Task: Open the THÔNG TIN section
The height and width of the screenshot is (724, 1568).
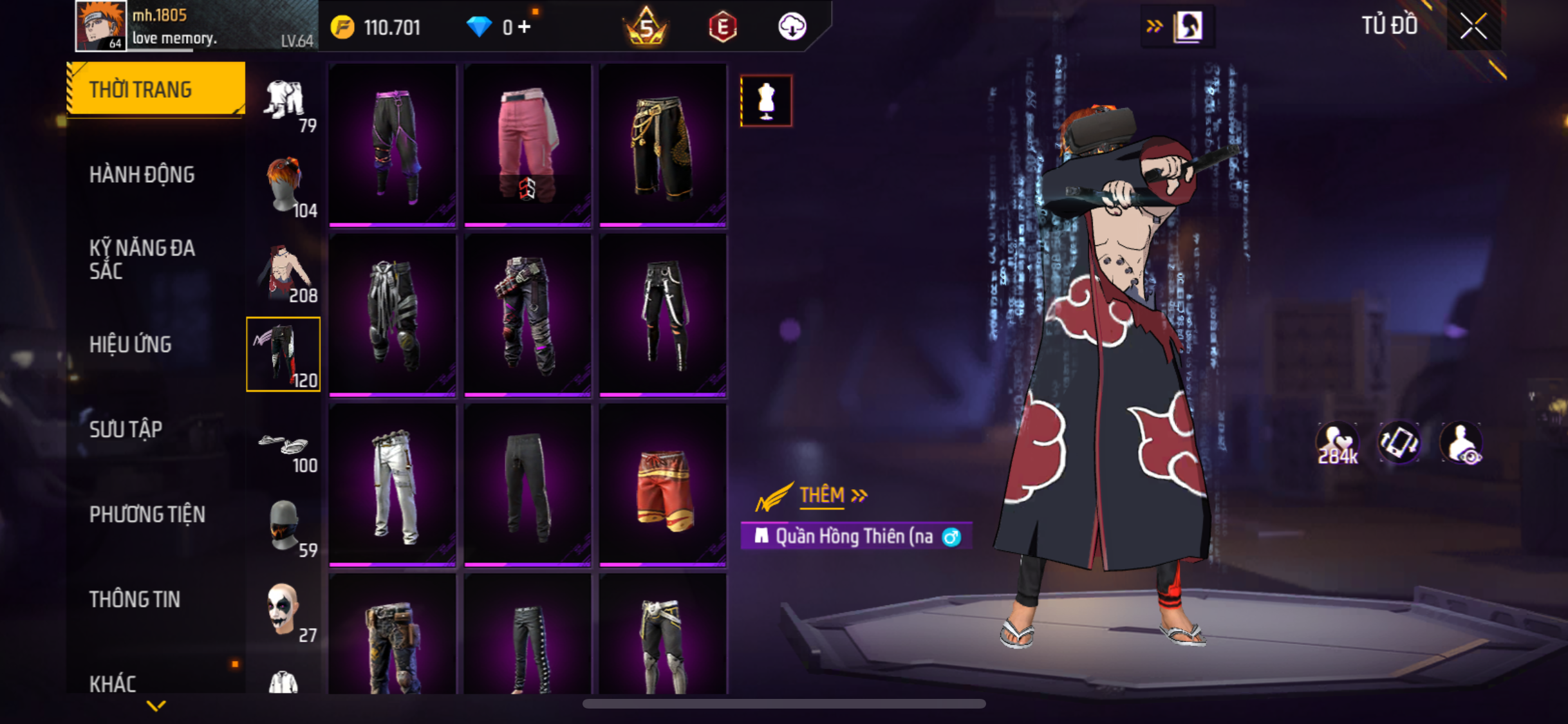Action: point(135,599)
